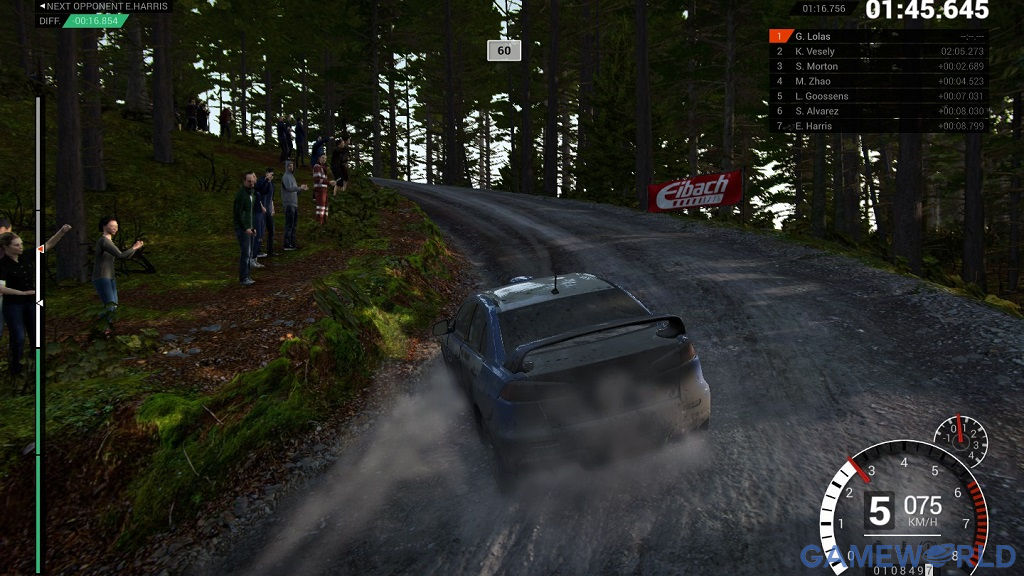The height and width of the screenshot is (576, 1024).
Task: Select G. Lolas leaderboard row
Action: (878, 36)
